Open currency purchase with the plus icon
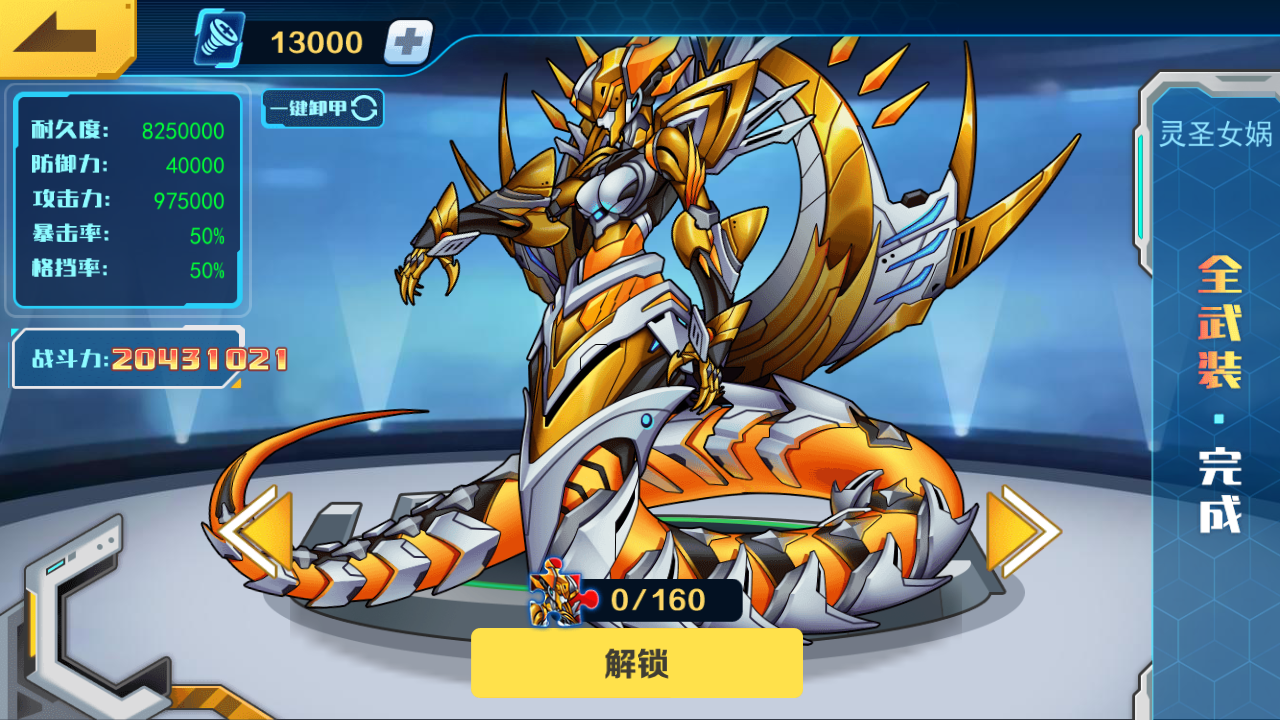1280x720 pixels. 405,42
